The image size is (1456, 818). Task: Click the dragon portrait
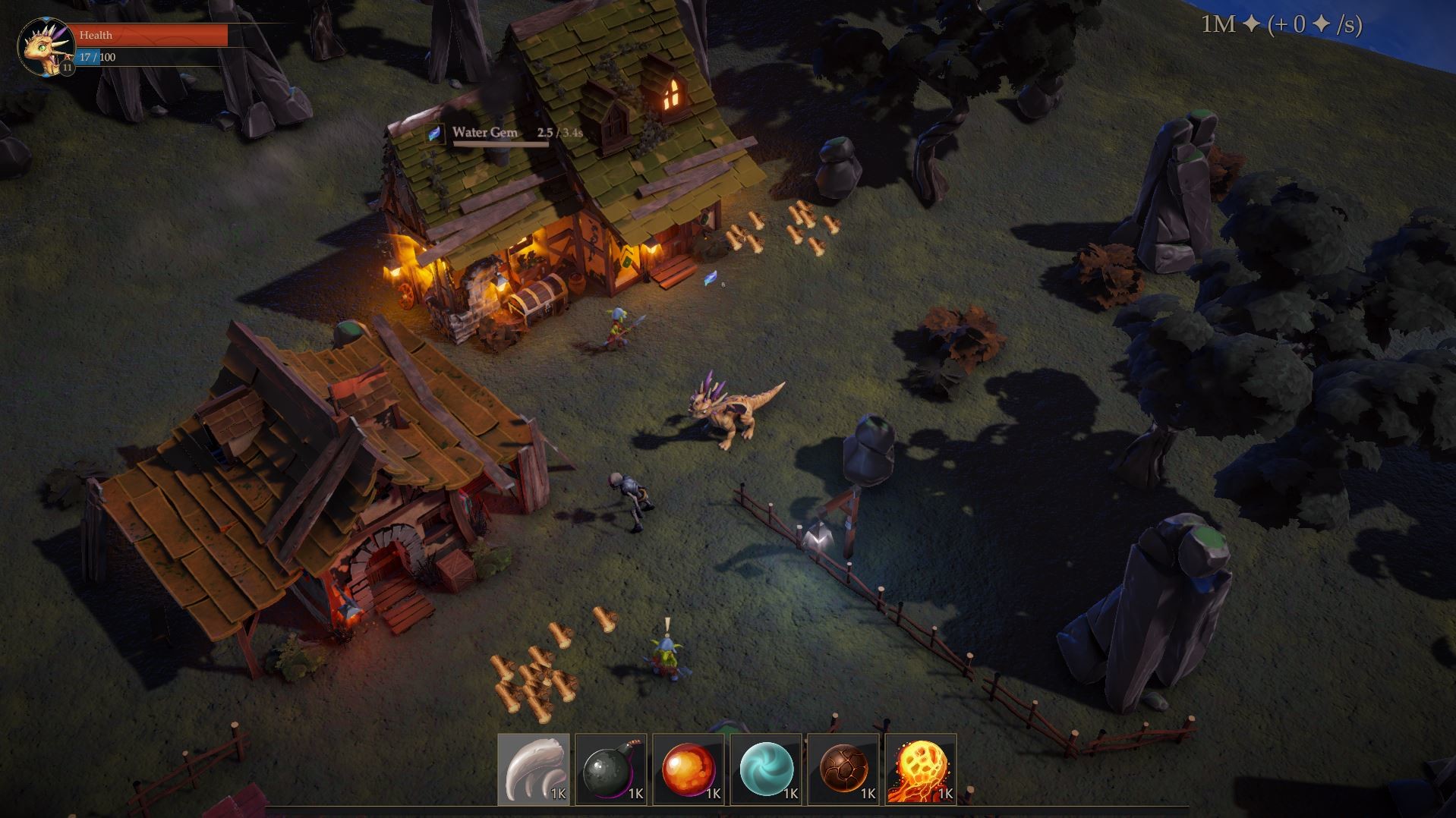click(46, 46)
